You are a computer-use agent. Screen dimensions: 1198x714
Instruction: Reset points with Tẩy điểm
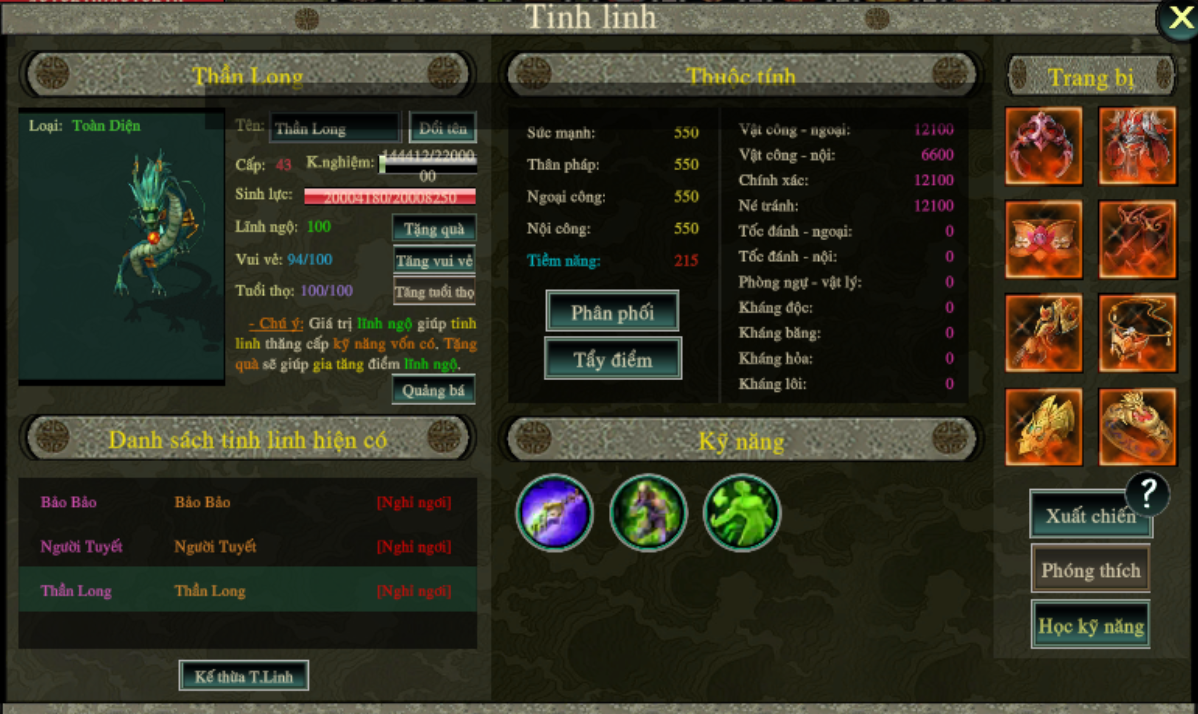(x=612, y=359)
